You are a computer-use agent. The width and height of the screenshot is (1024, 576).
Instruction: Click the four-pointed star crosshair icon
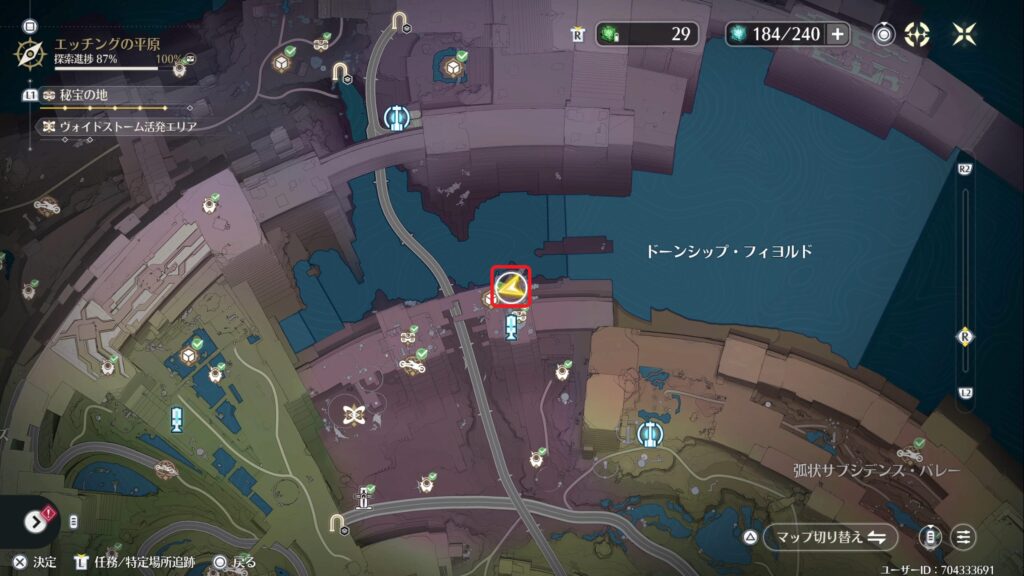point(916,34)
